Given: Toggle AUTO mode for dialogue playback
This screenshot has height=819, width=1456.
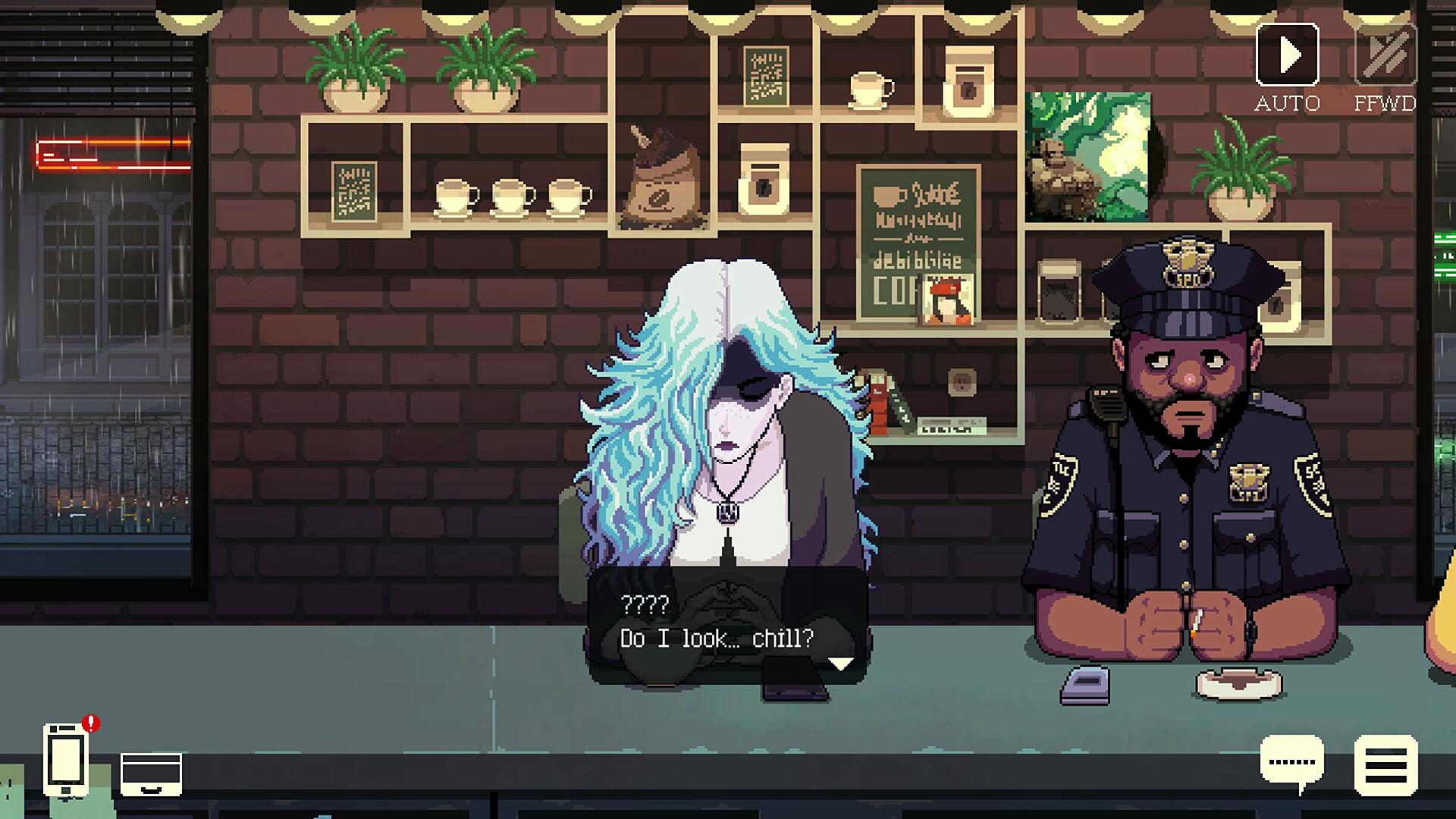Looking at the screenshot, I should 1288,55.
